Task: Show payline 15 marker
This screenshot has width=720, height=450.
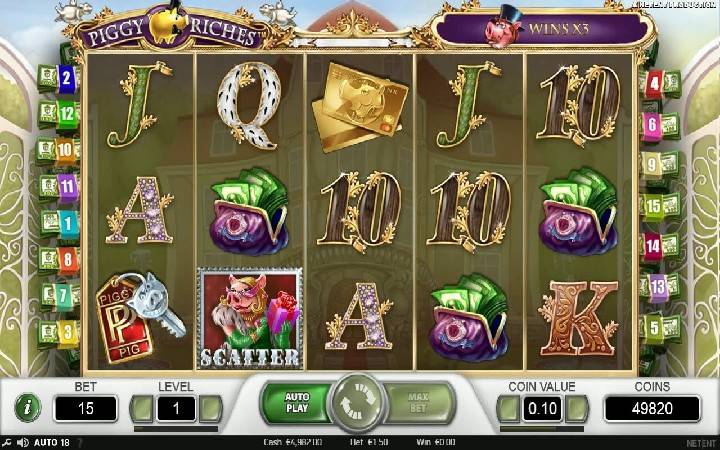Action: point(654,206)
